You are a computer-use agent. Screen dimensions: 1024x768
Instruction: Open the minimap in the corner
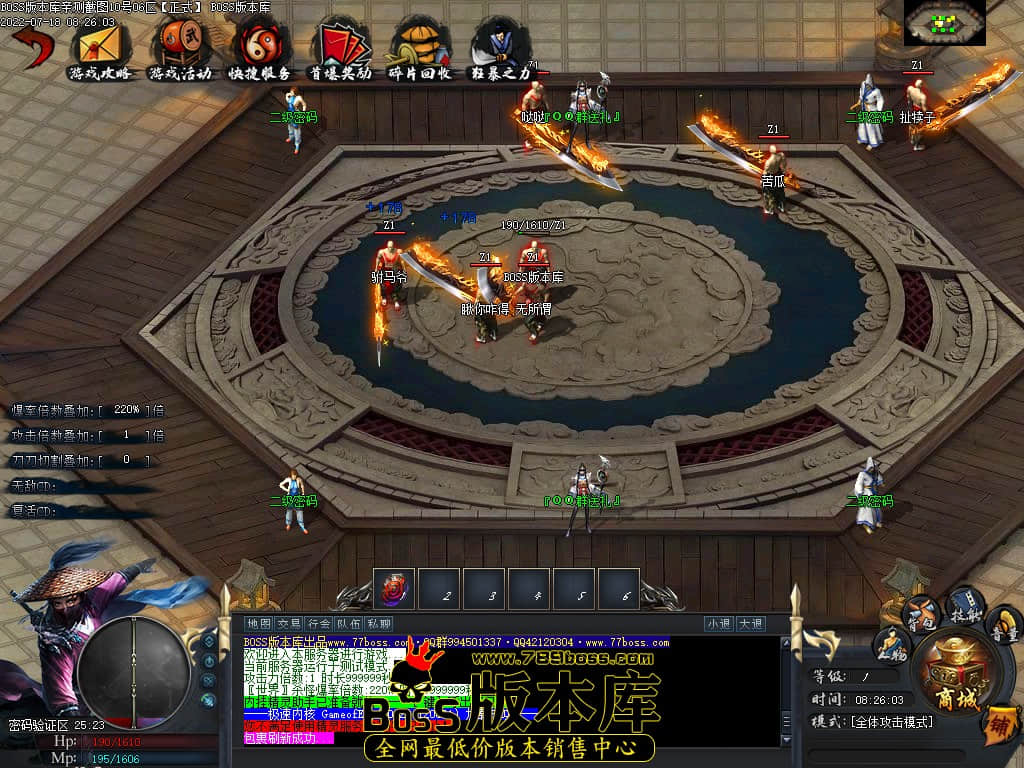(x=944, y=22)
